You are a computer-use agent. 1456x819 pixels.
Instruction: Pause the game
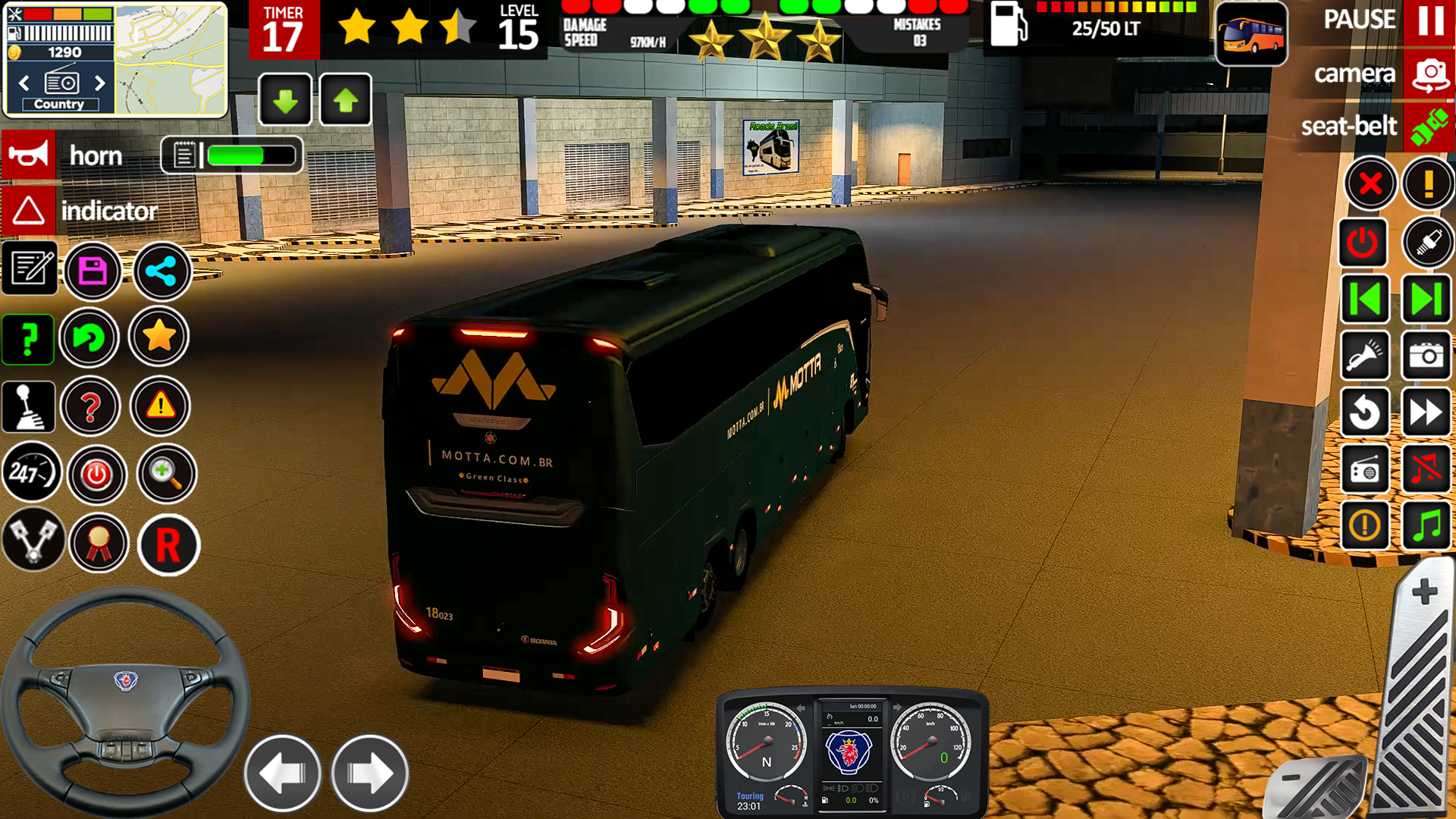click(x=1429, y=20)
